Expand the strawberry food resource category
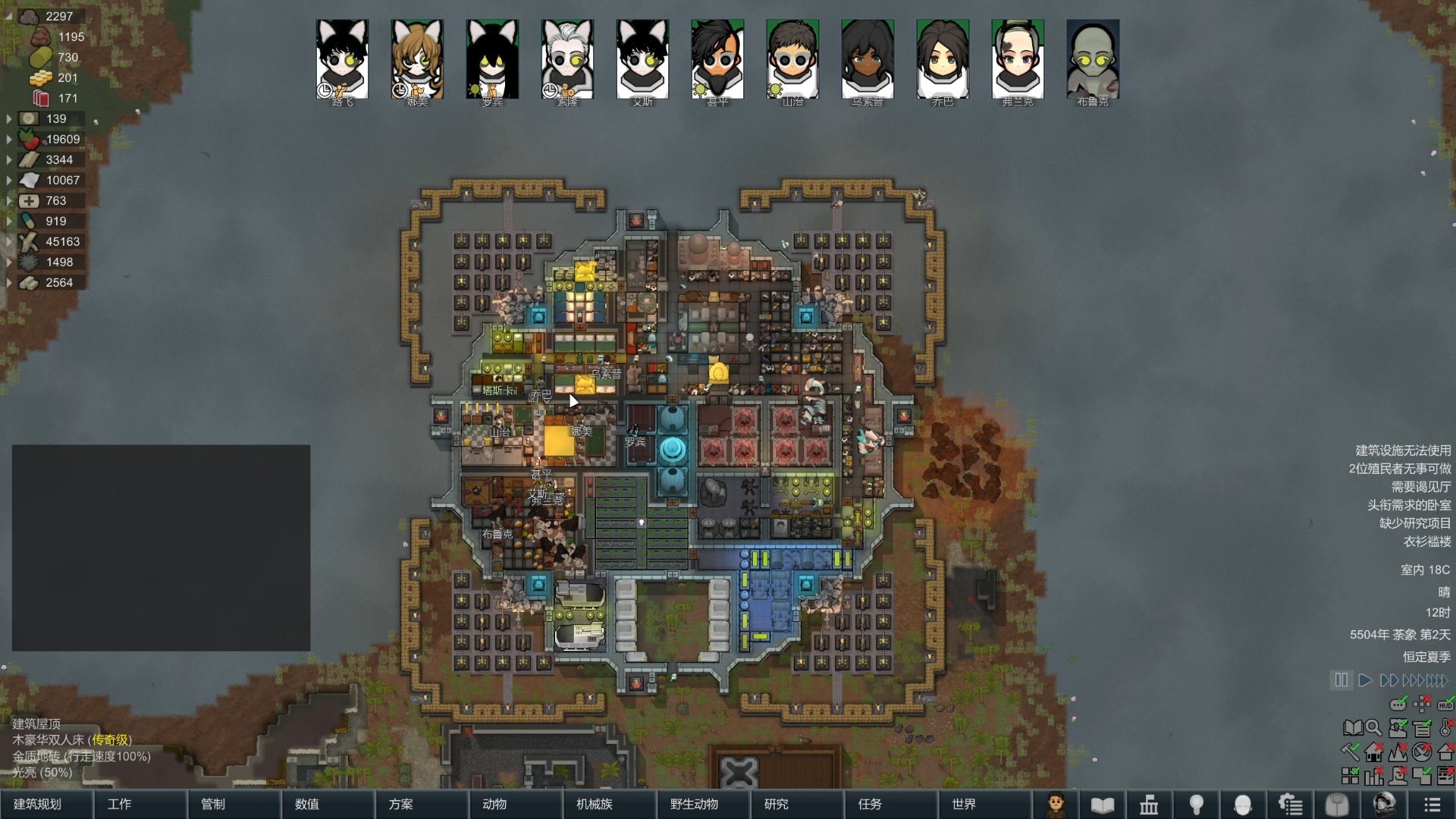 click(9, 140)
